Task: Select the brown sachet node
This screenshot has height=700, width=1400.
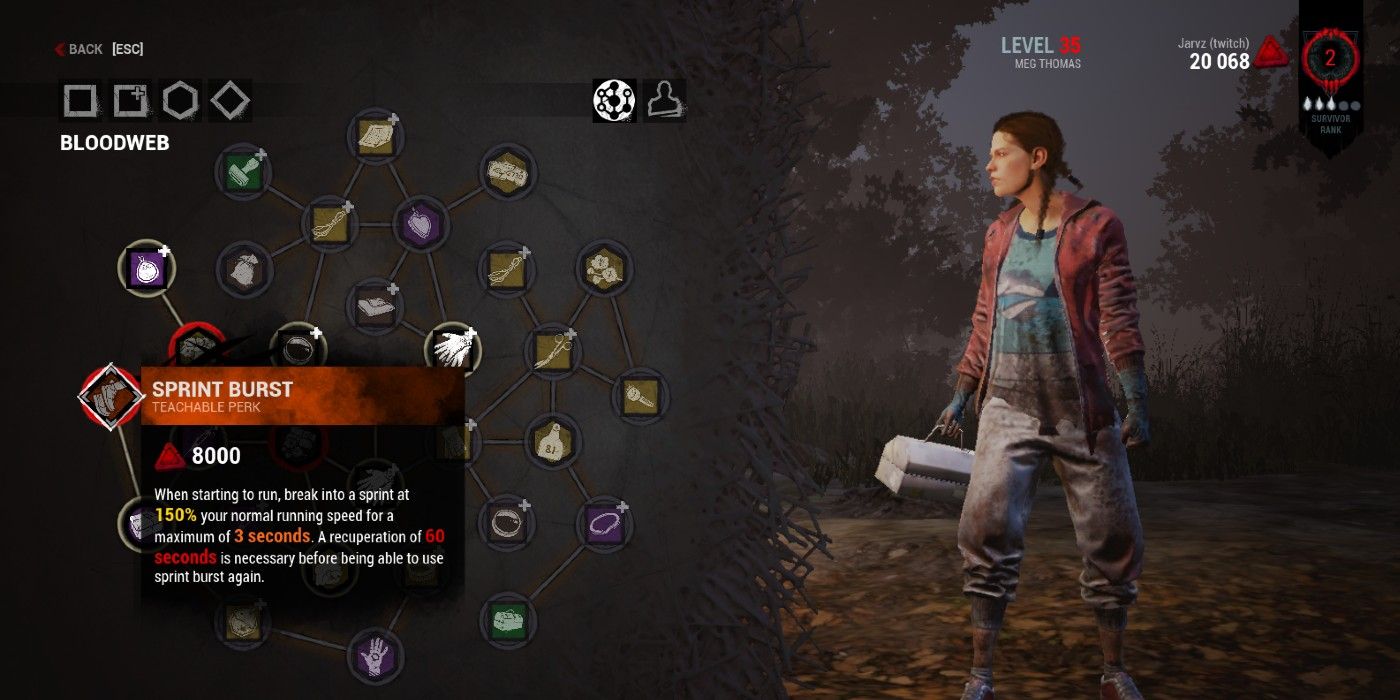Action: click(x=242, y=268)
